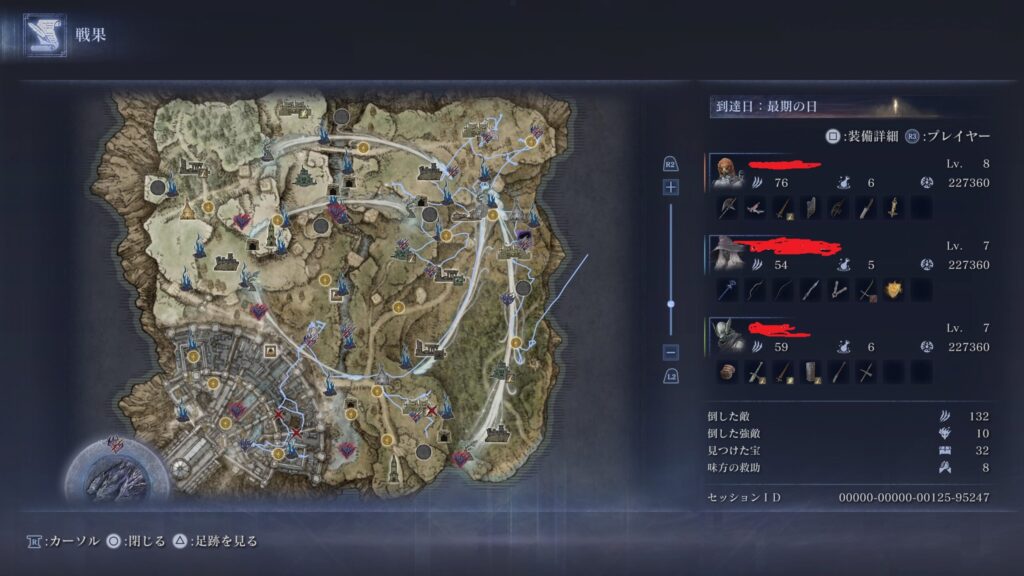The width and height of the screenshot is (1024, 576).
Task: Zoom in the map with the plus button
Action: [x=670, y=187]
